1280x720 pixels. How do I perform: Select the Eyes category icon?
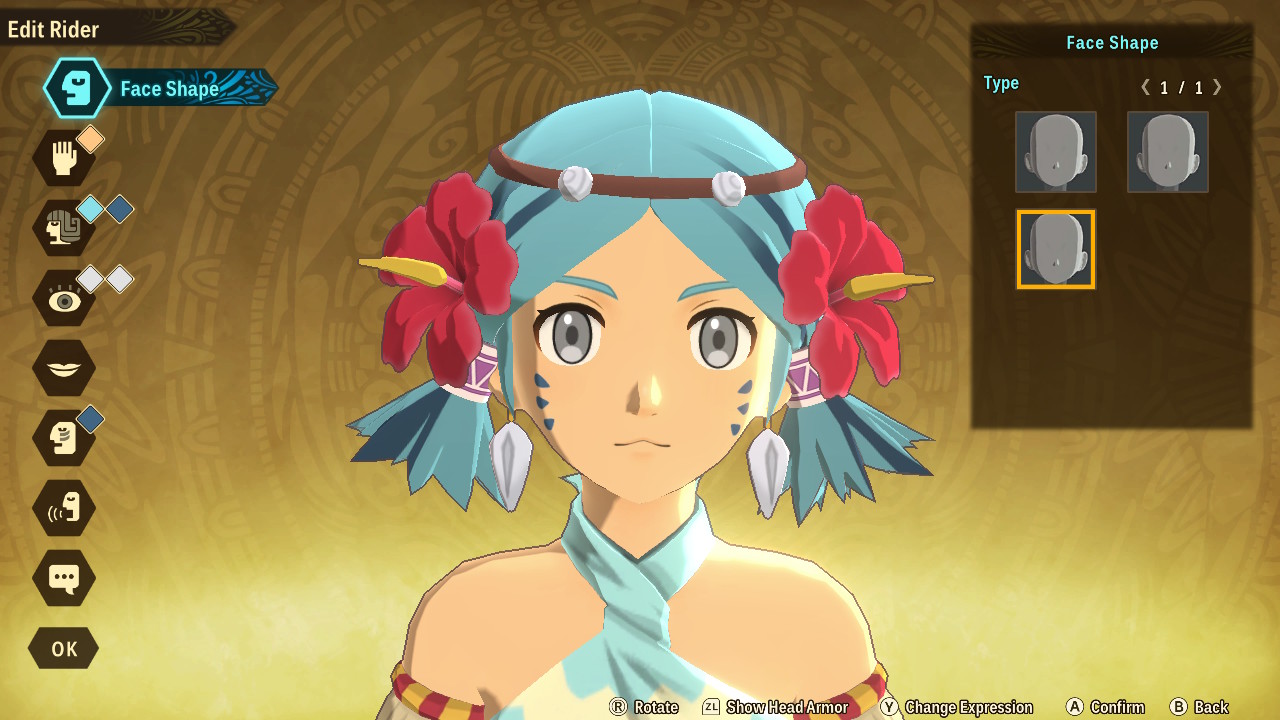pos(64,298)
